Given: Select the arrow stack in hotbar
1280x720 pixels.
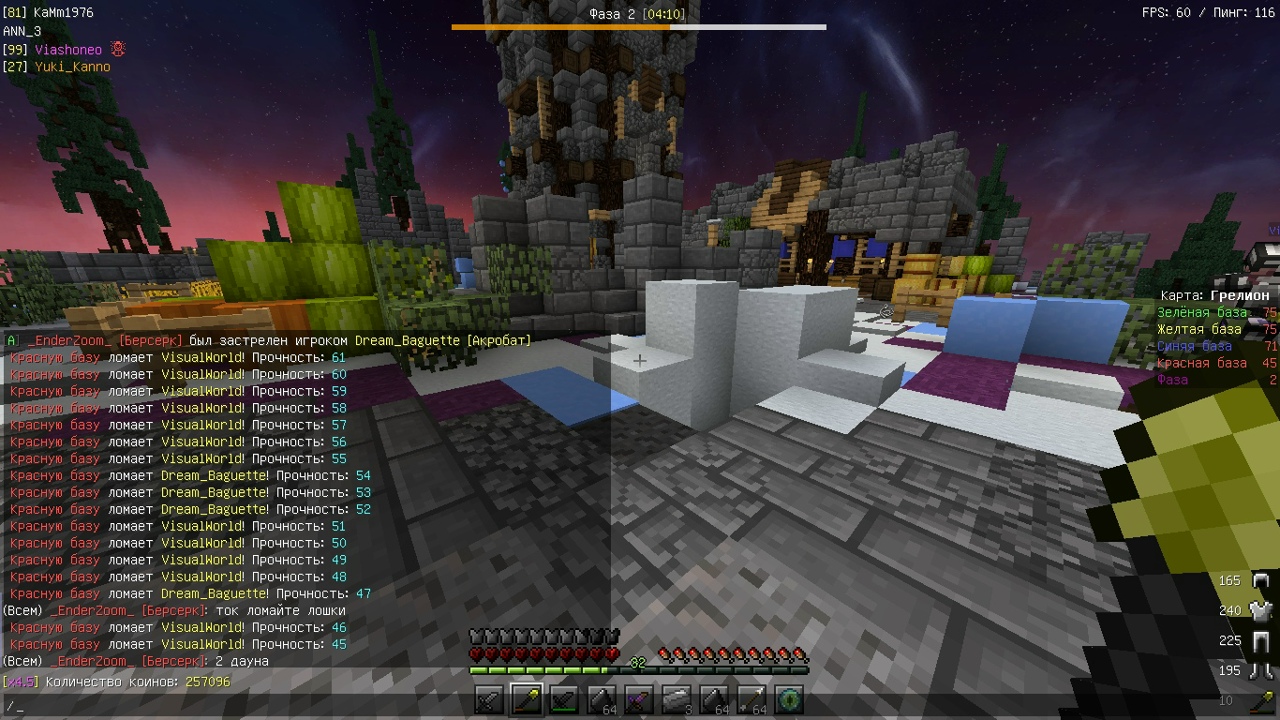Looking at the screenshot, I should point(752,701).
